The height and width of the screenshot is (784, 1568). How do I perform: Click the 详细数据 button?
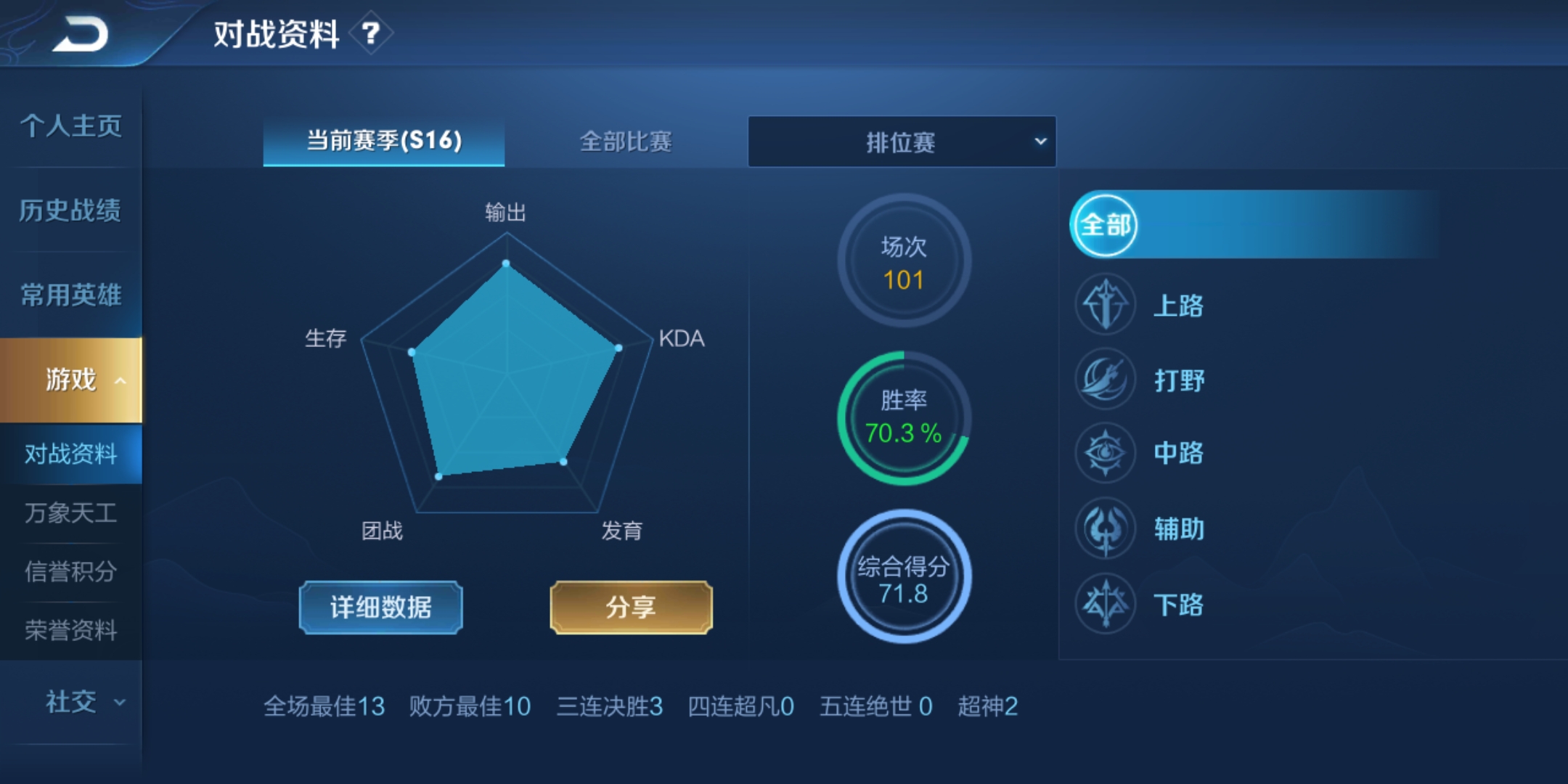[380, 608]
